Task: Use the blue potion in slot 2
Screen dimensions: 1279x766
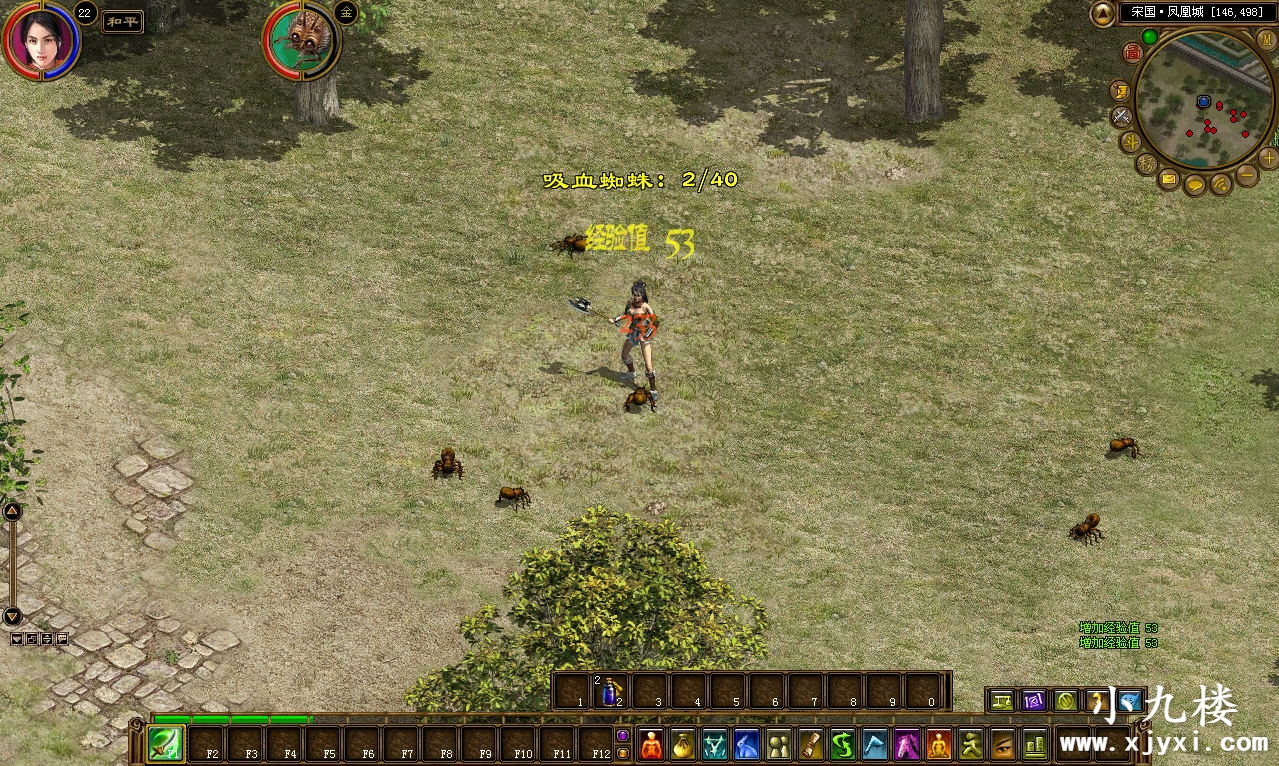Action: point(611,691)
